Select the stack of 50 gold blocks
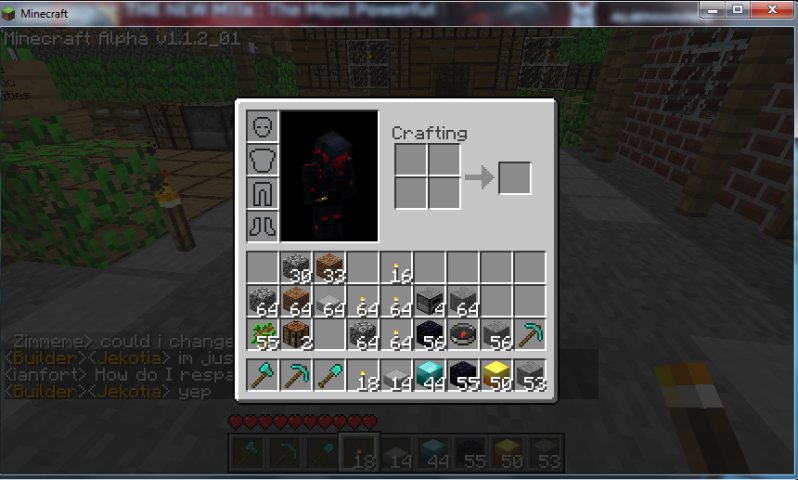This screenshot has height=480, width=798. [x=495, y=375]
